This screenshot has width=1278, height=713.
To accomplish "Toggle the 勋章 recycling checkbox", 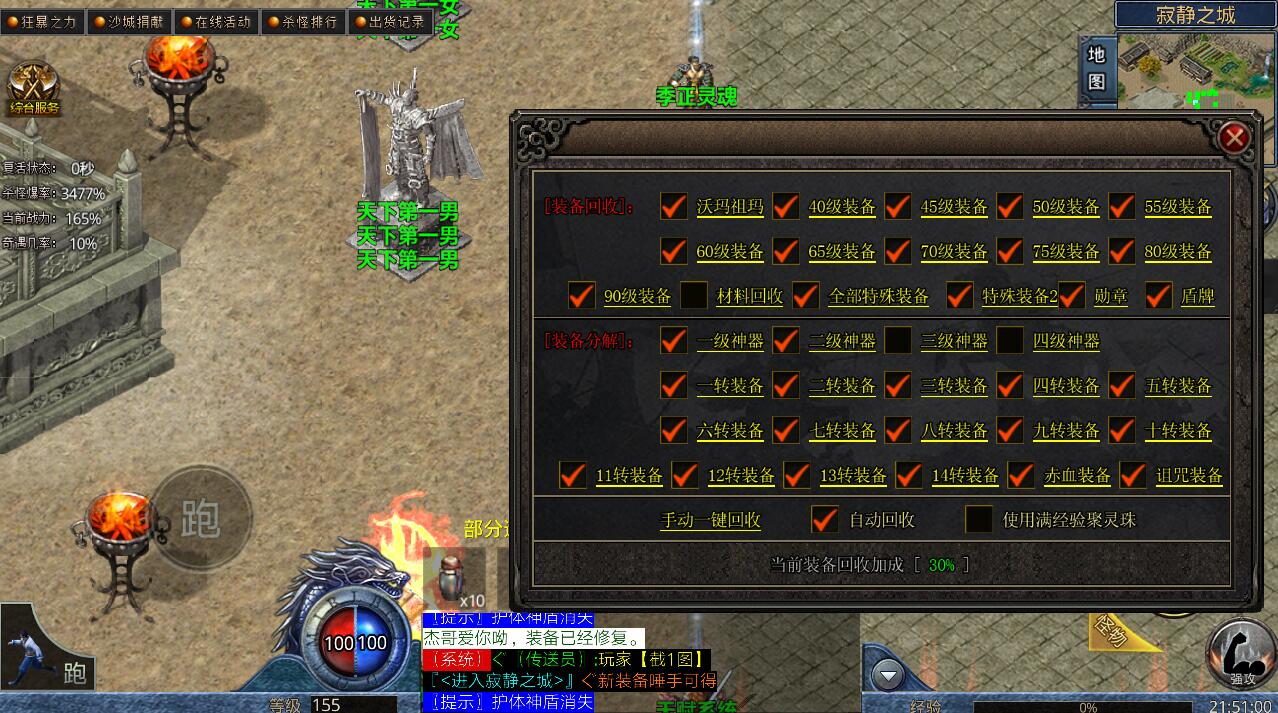I will pyautogui.click(x=1072, y=296).
